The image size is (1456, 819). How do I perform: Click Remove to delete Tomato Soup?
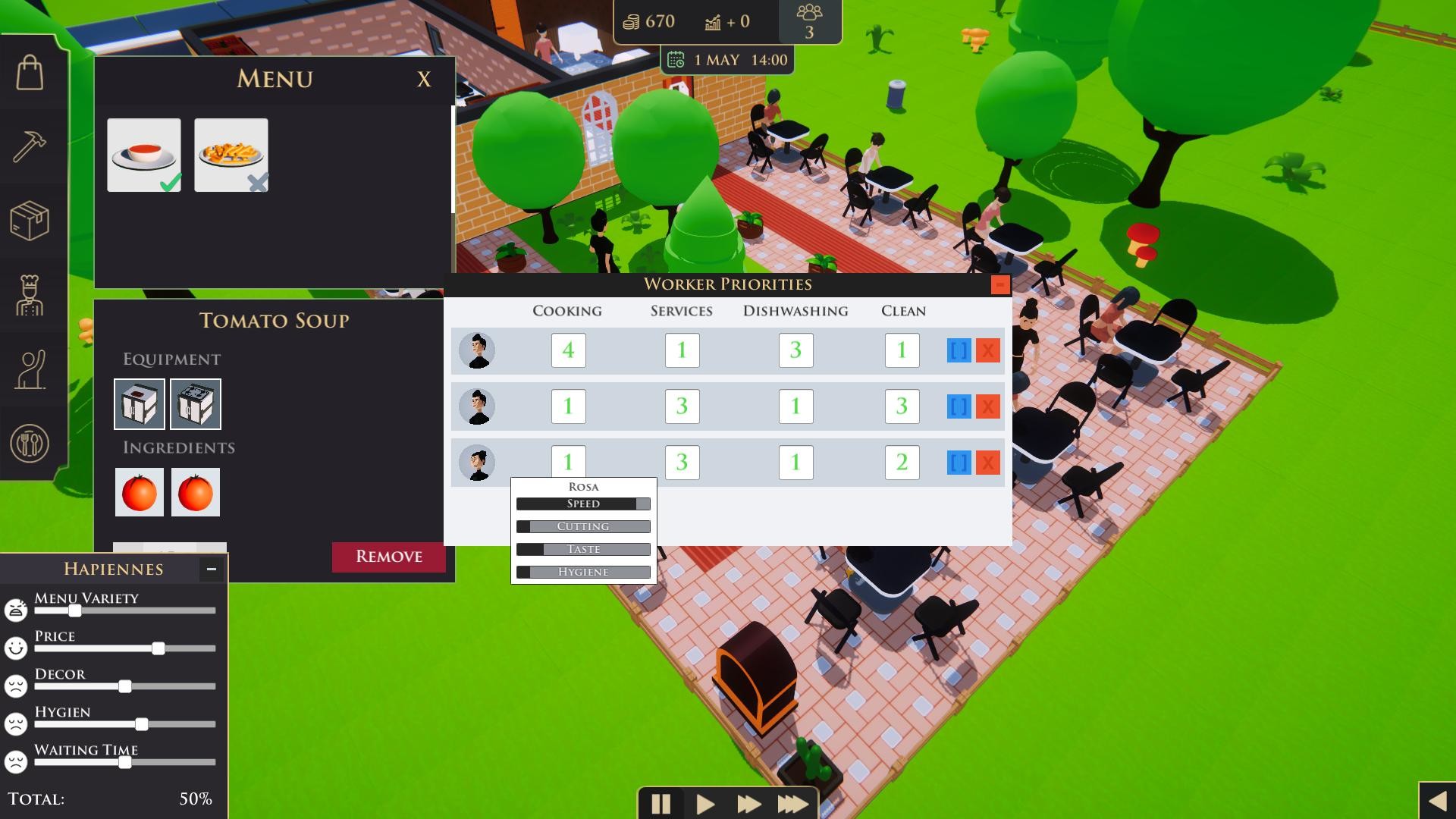pyautogui.click(x=388, y=557)
